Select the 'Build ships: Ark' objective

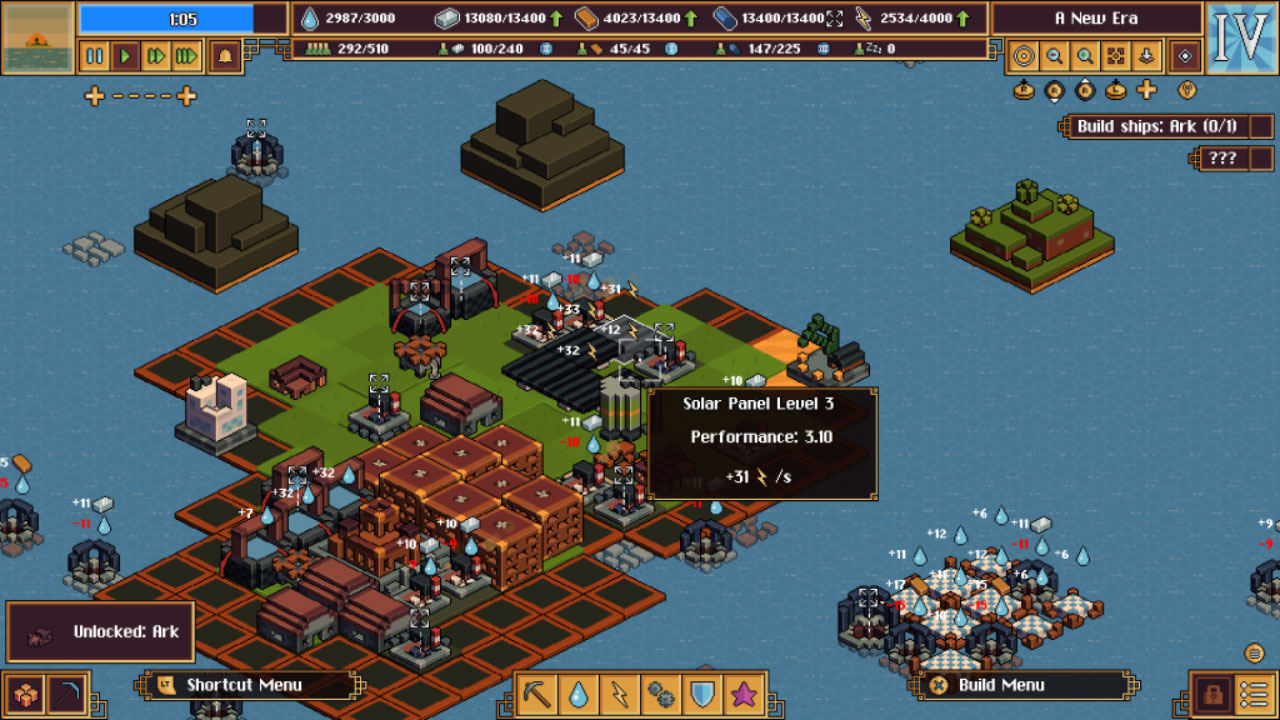tap(1156, 126)
